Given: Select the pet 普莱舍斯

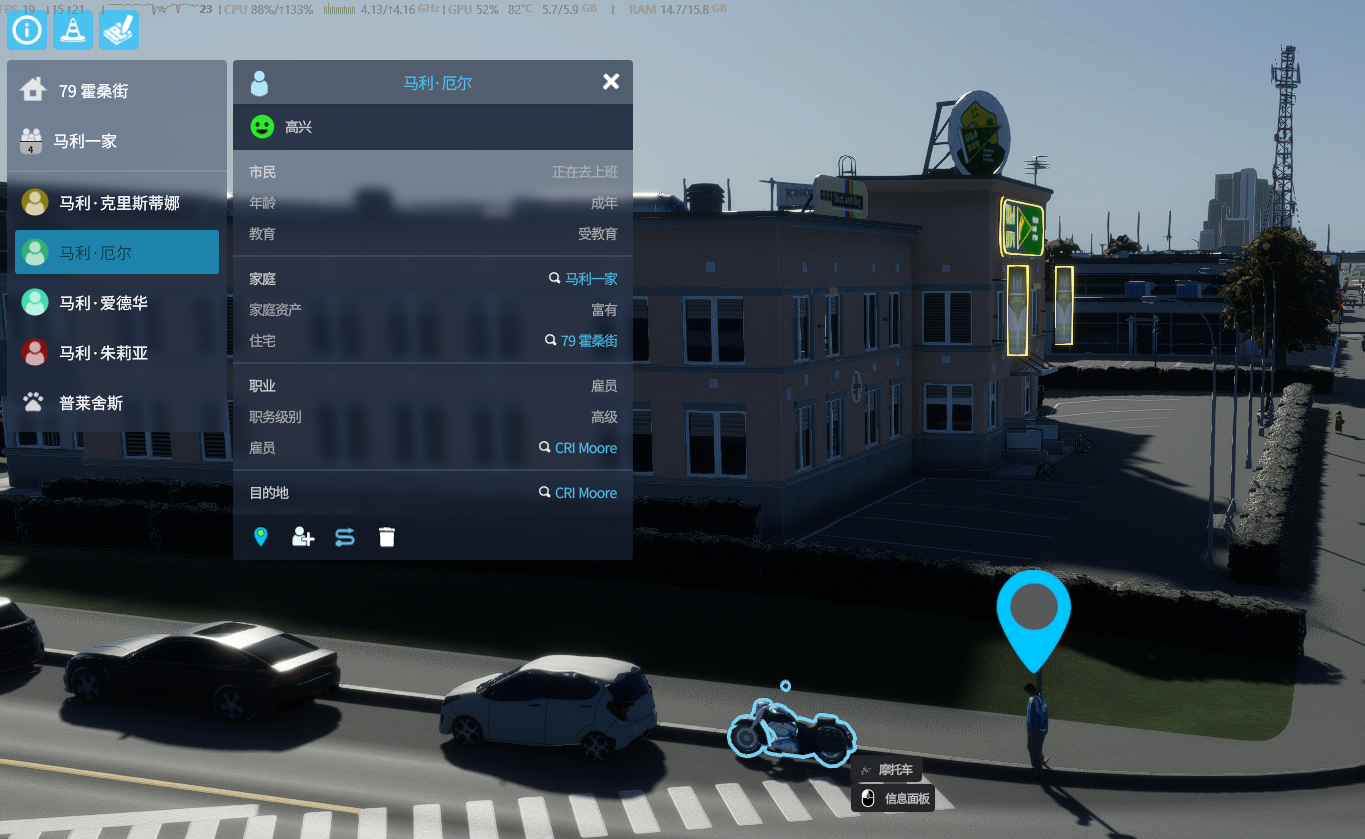Looking at the screenshot, I should click(90, 403).
